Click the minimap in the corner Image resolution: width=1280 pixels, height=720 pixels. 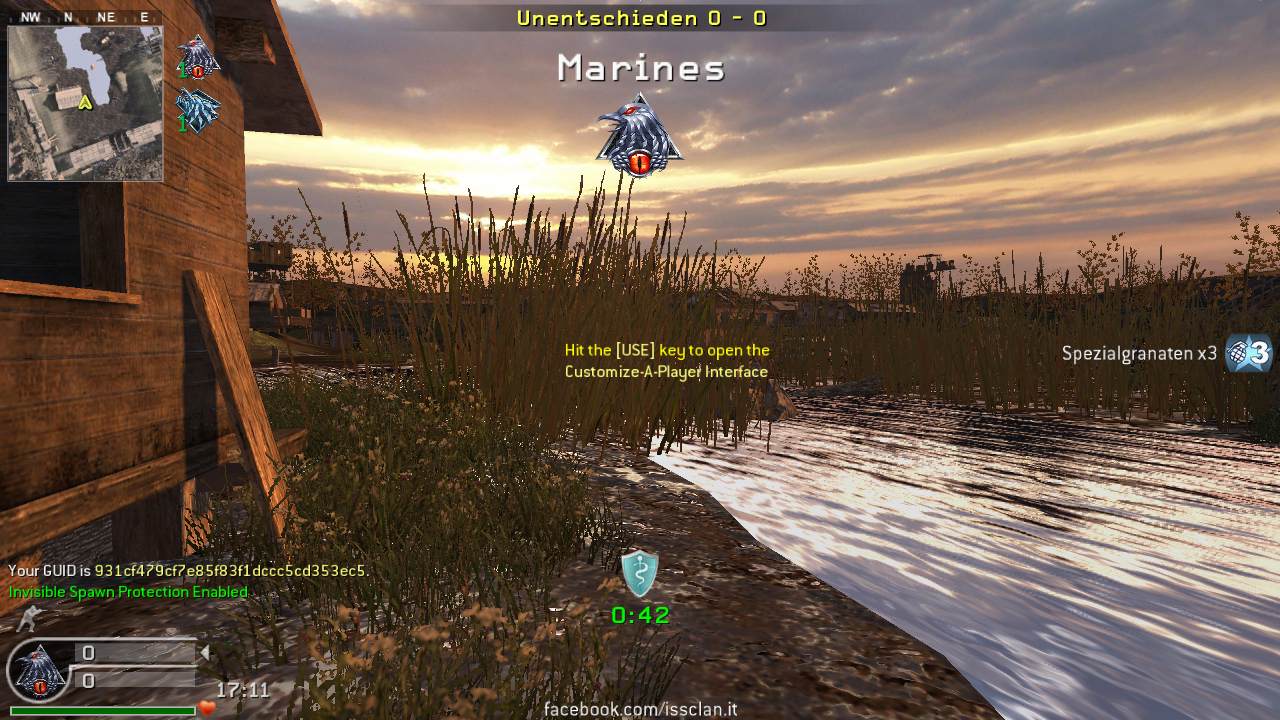click(x=85, y=103)
